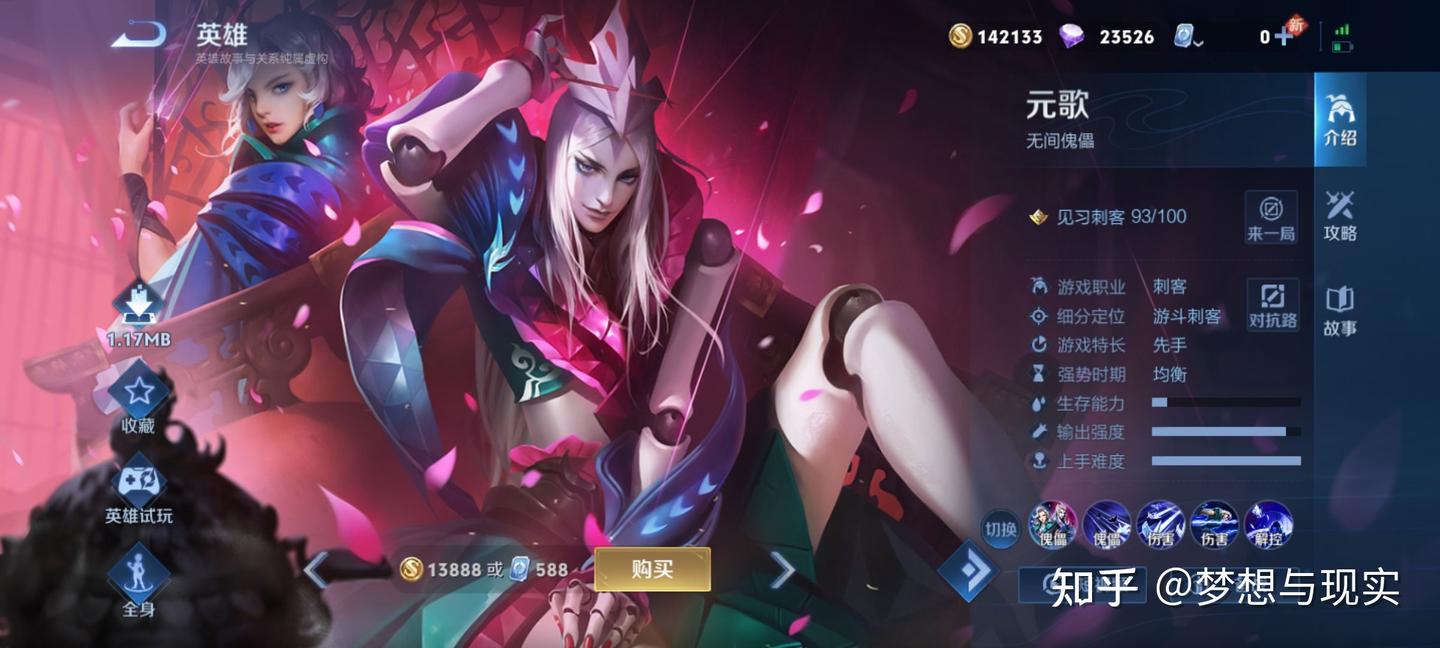The height and width of the screenshot is (648, 1440).
Task: Select the 解控 skill icon
Action: pyautogui.click(x=1268, y=525)
